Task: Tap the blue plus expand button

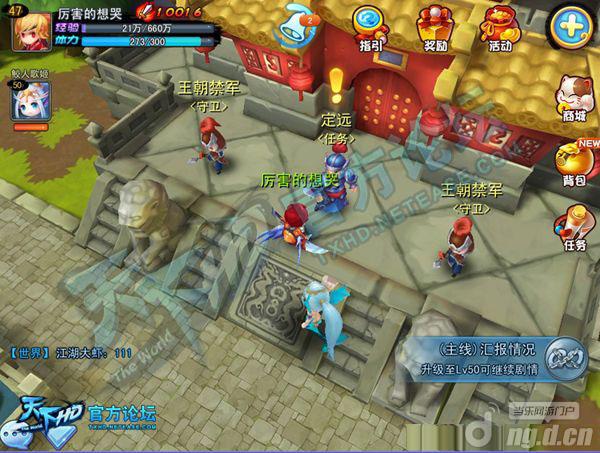Action: 572,24
